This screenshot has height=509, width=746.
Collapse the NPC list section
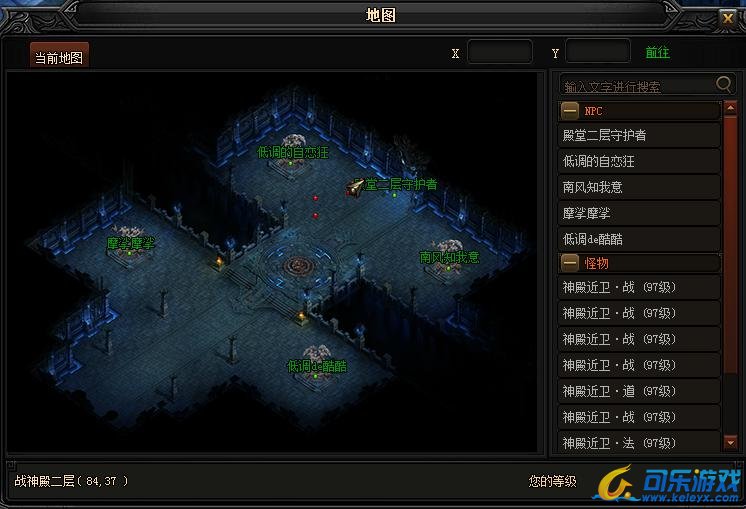570,111
